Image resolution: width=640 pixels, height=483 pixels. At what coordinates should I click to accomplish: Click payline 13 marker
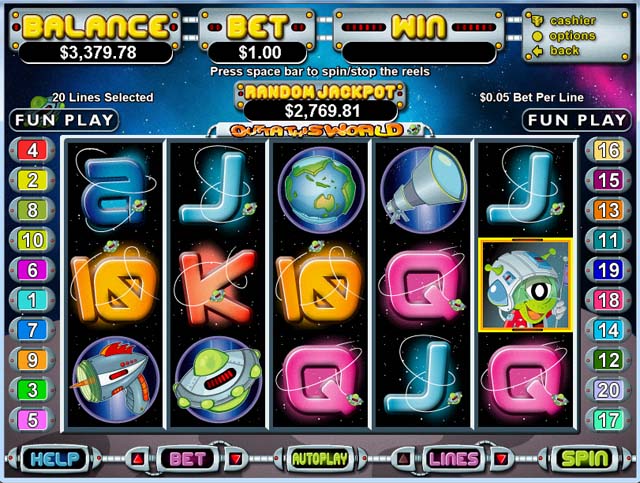pyautogui.click(x=608, y=210)
